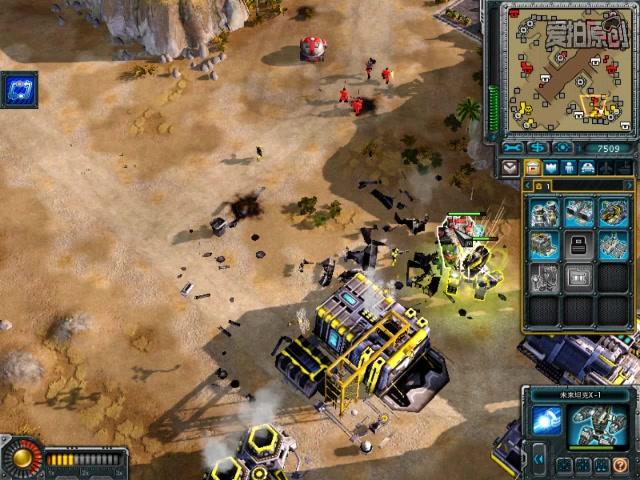Click the minimap in the corner
Viewport: 640px width, 480px height.
(x=569, y=68)
